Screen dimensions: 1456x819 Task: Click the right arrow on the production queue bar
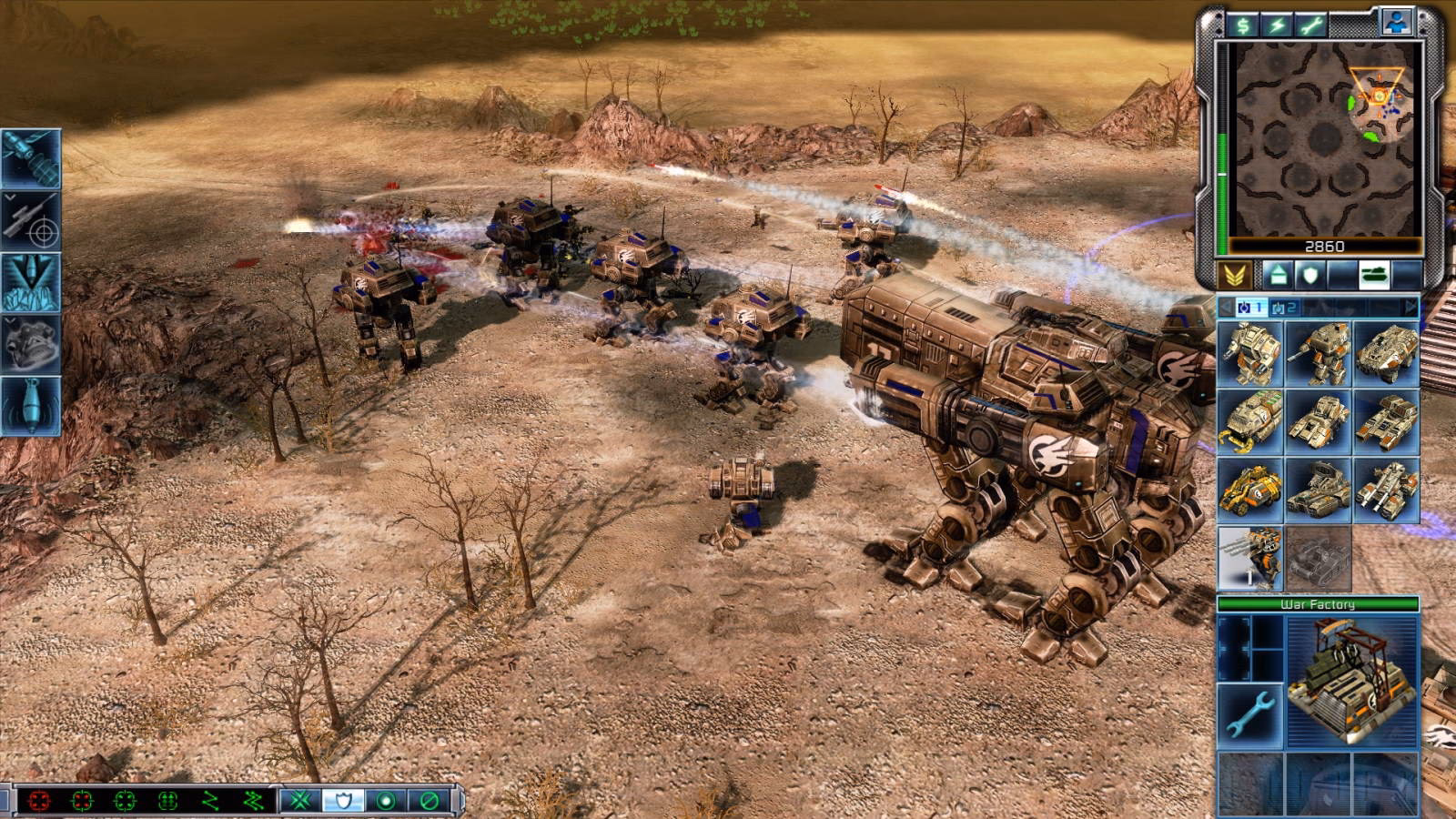[1410, 306]
